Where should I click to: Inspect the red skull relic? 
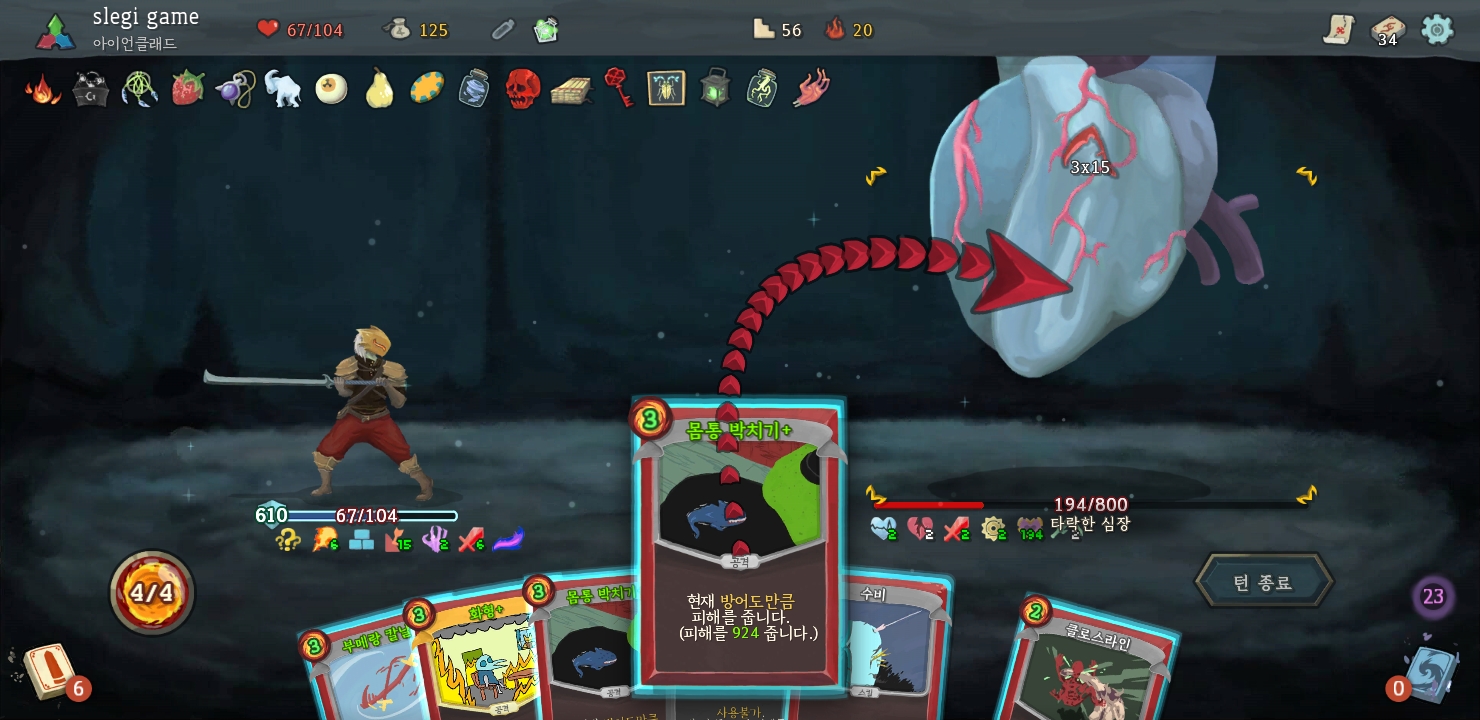coord(522,88)
